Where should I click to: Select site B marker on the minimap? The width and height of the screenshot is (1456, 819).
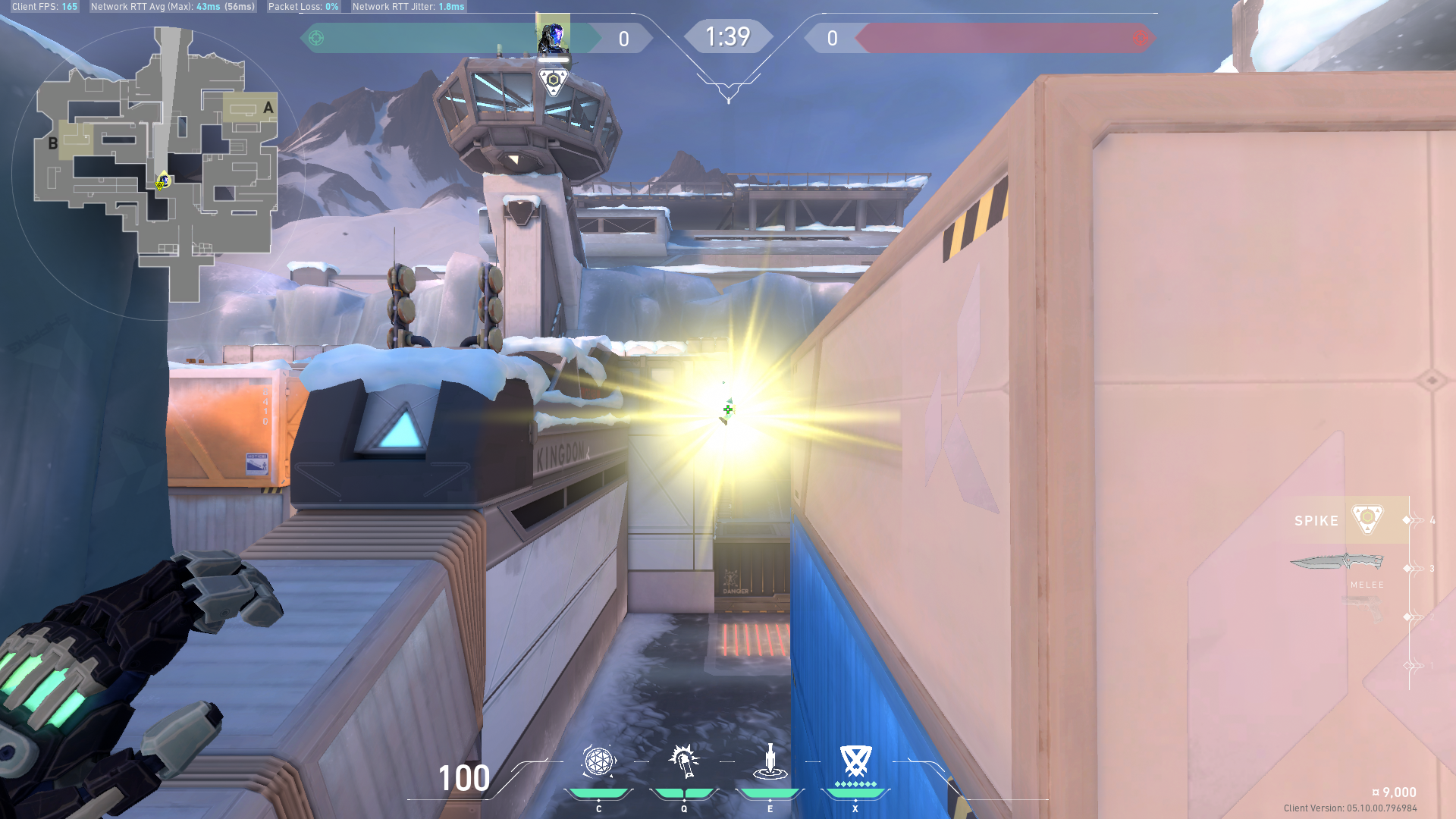pos(53,143)
